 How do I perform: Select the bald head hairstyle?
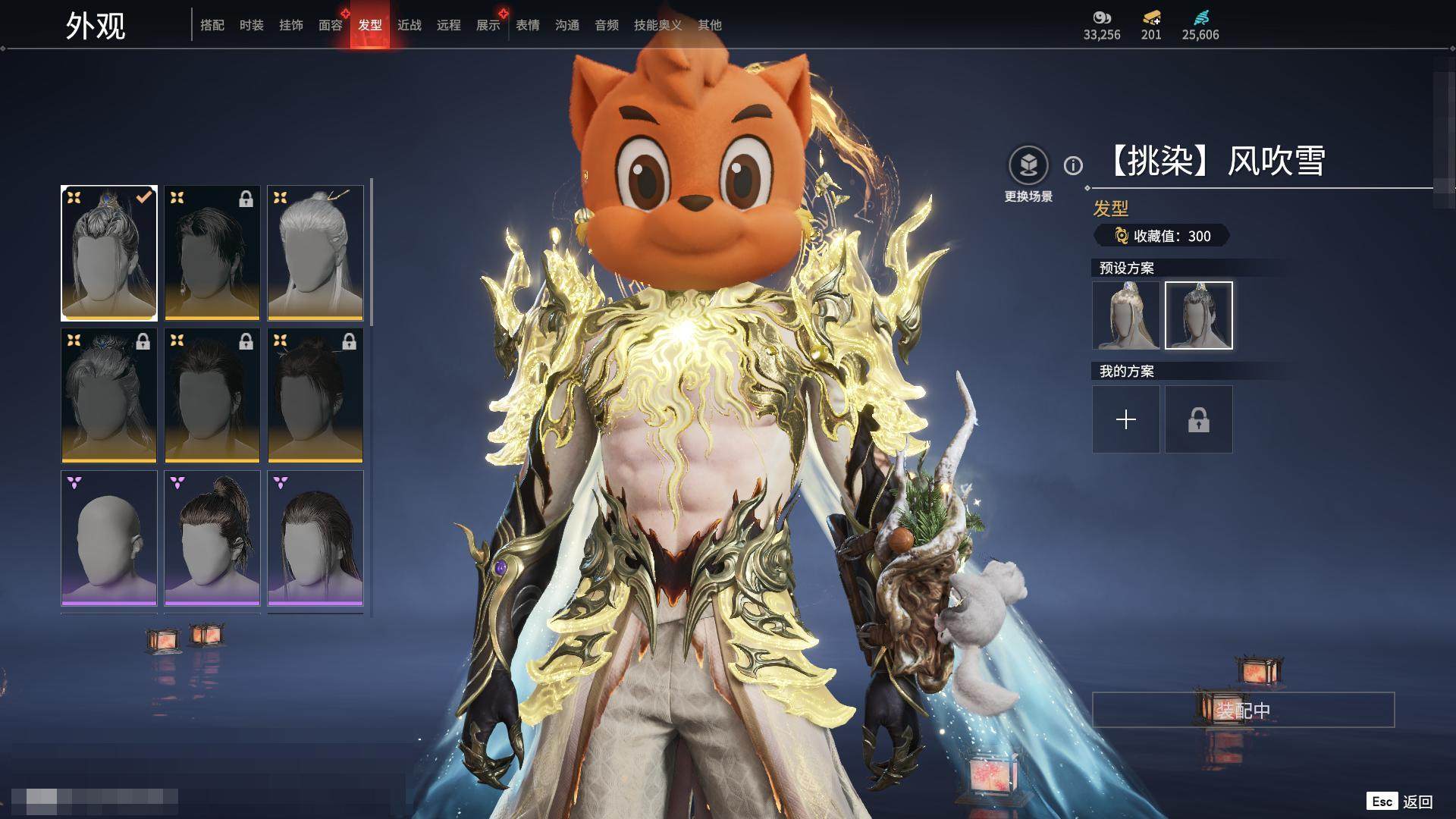pyautogui.click(x=109, y=538)
